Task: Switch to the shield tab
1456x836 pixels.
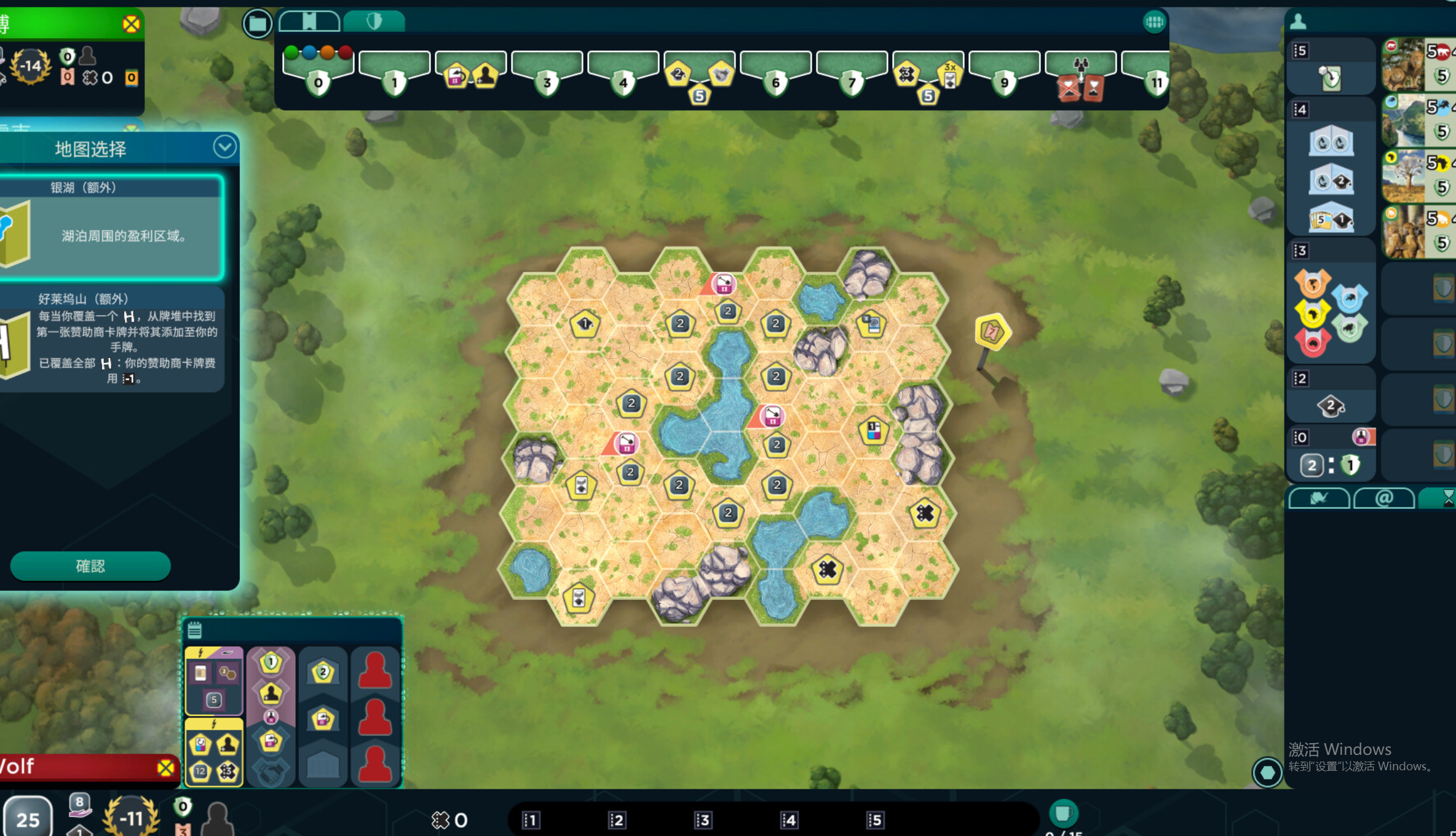Action: coord(374,22)
